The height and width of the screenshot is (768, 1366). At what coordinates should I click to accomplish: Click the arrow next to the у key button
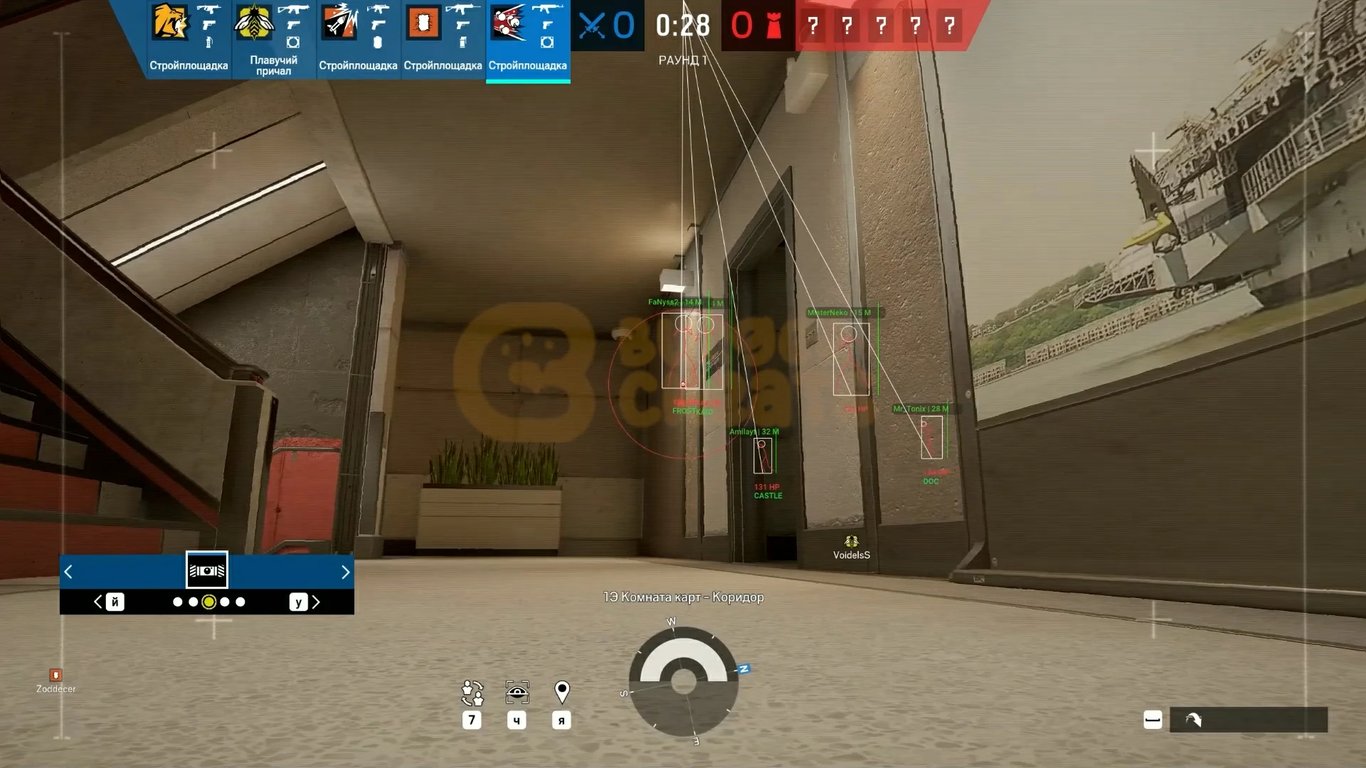315,602
